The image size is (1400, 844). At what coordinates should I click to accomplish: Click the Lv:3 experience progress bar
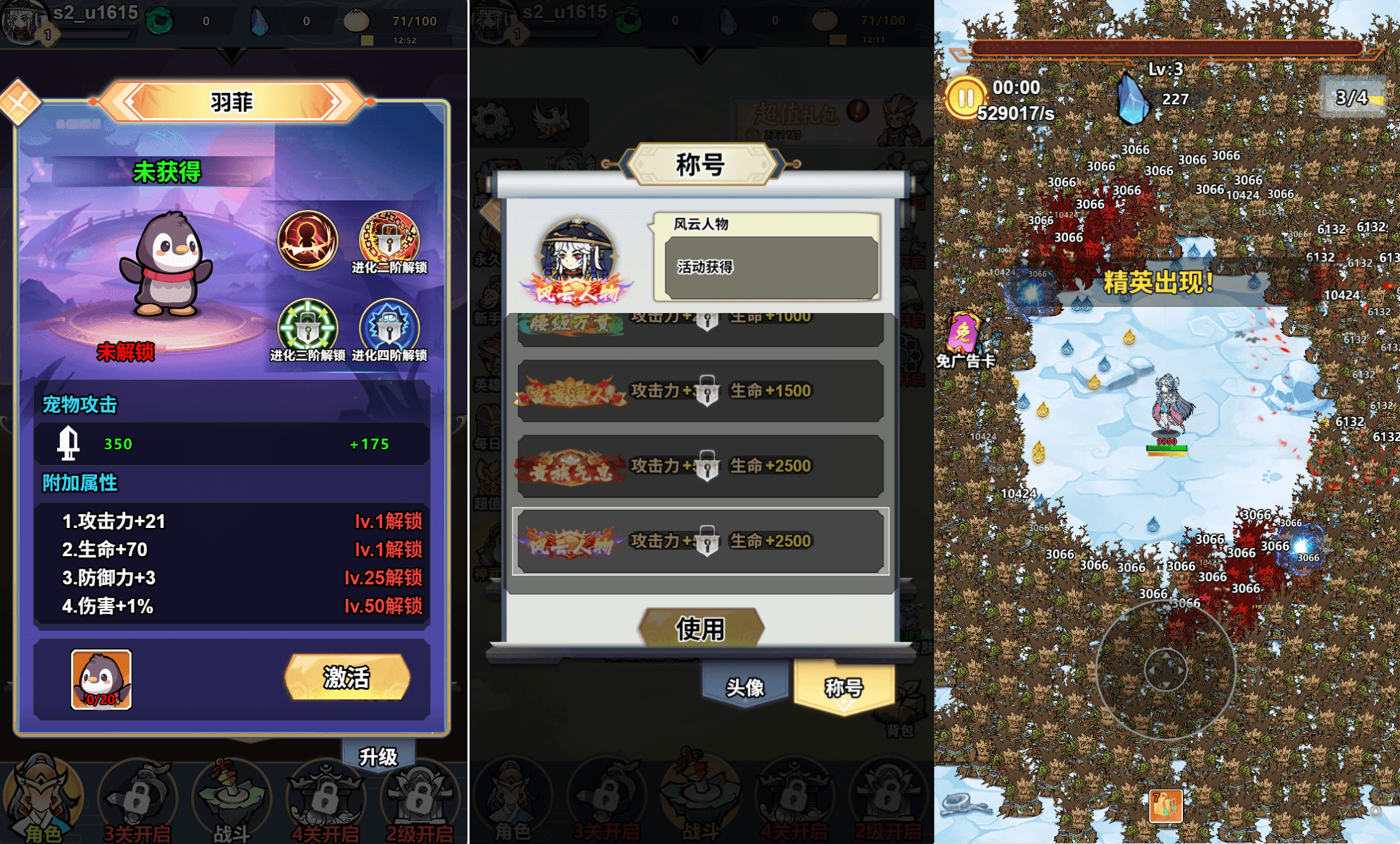1165,47
